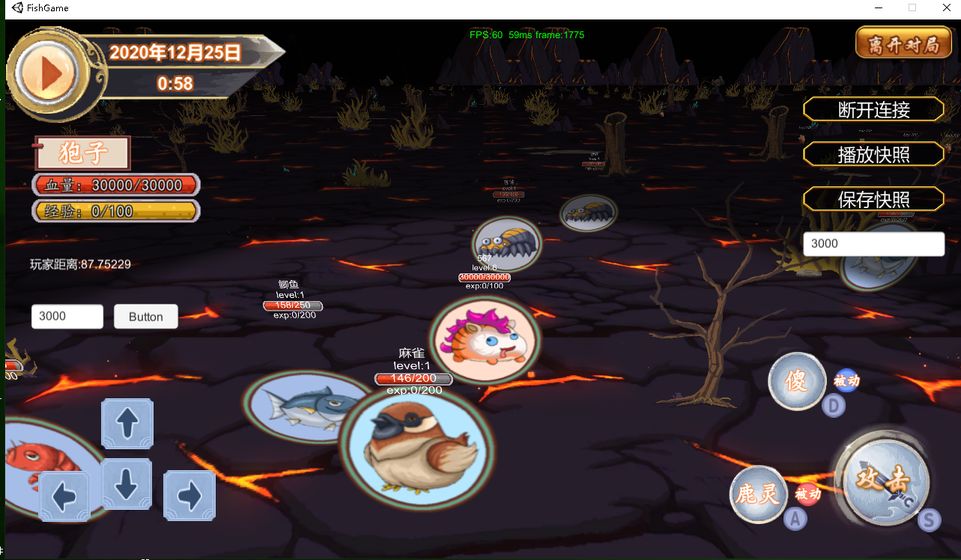Click the grey "Button" button
The height and width of the screenshot is (560, 961).
(x=146, y=316)
